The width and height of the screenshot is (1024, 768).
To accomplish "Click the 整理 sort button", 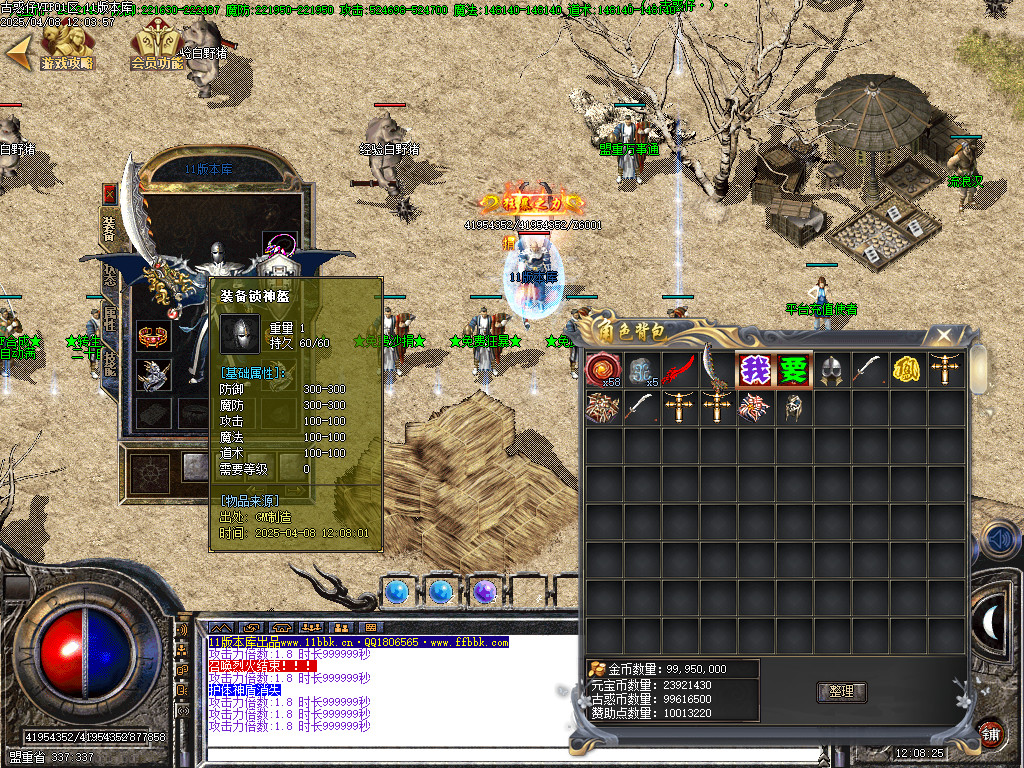I will 841,691.
